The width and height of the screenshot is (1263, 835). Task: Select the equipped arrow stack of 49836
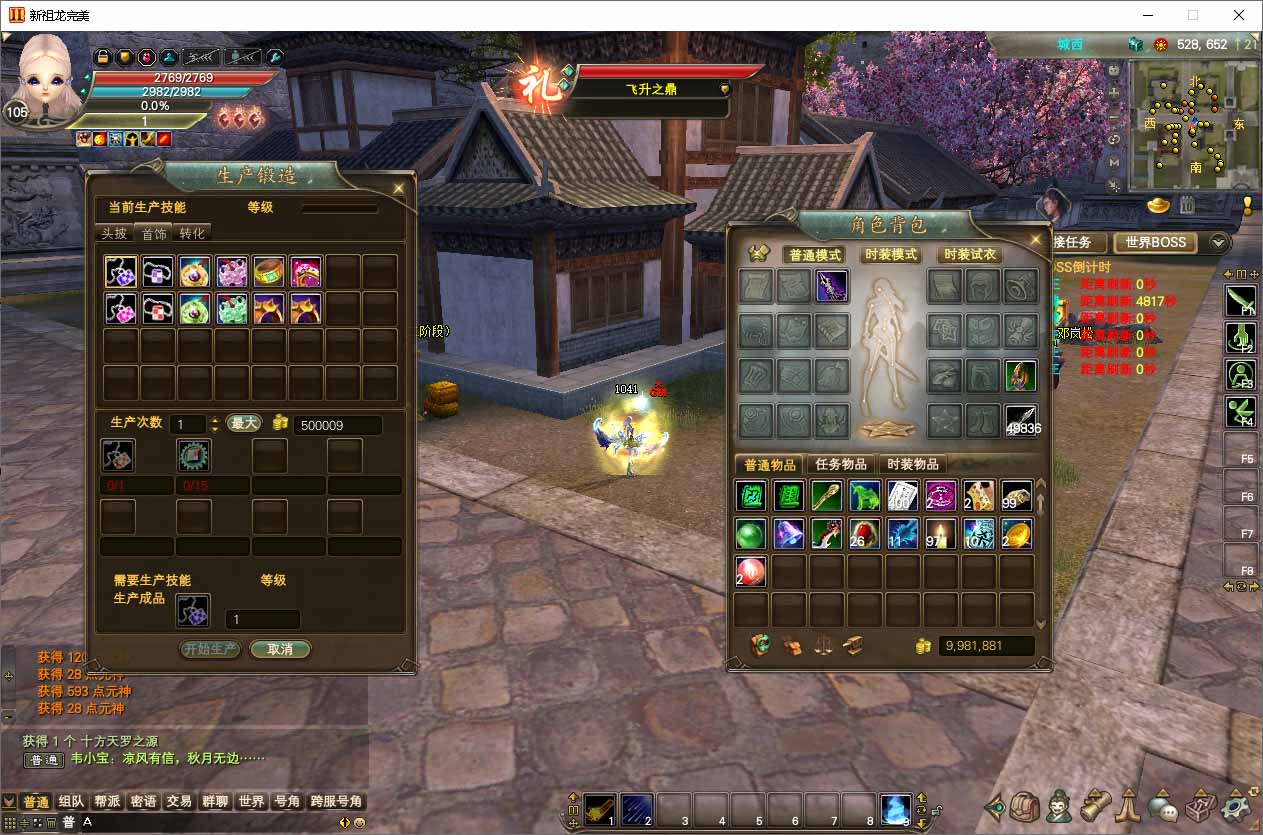(1020, 421)
